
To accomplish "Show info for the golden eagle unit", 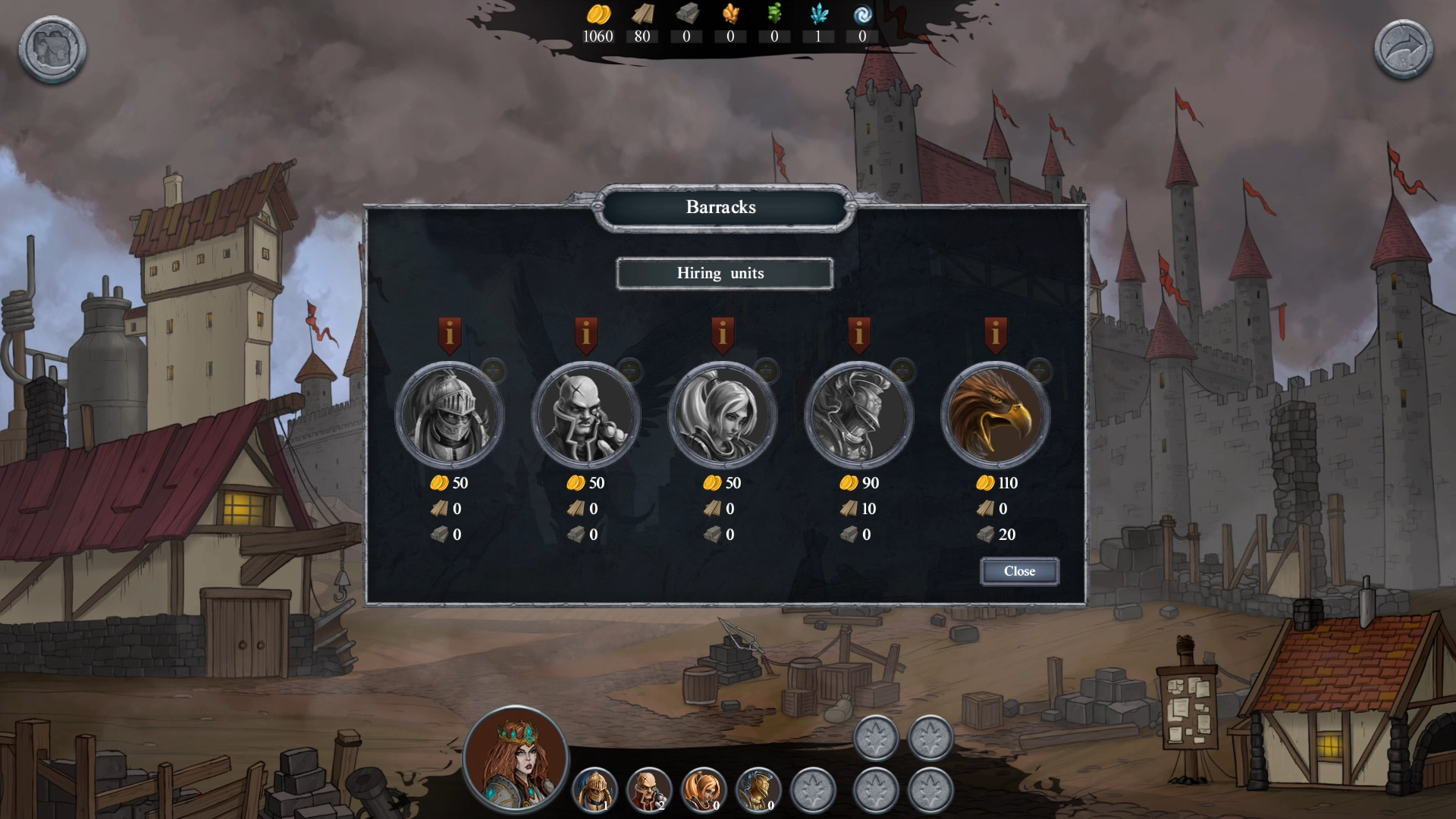I will (x=995, y=334).
